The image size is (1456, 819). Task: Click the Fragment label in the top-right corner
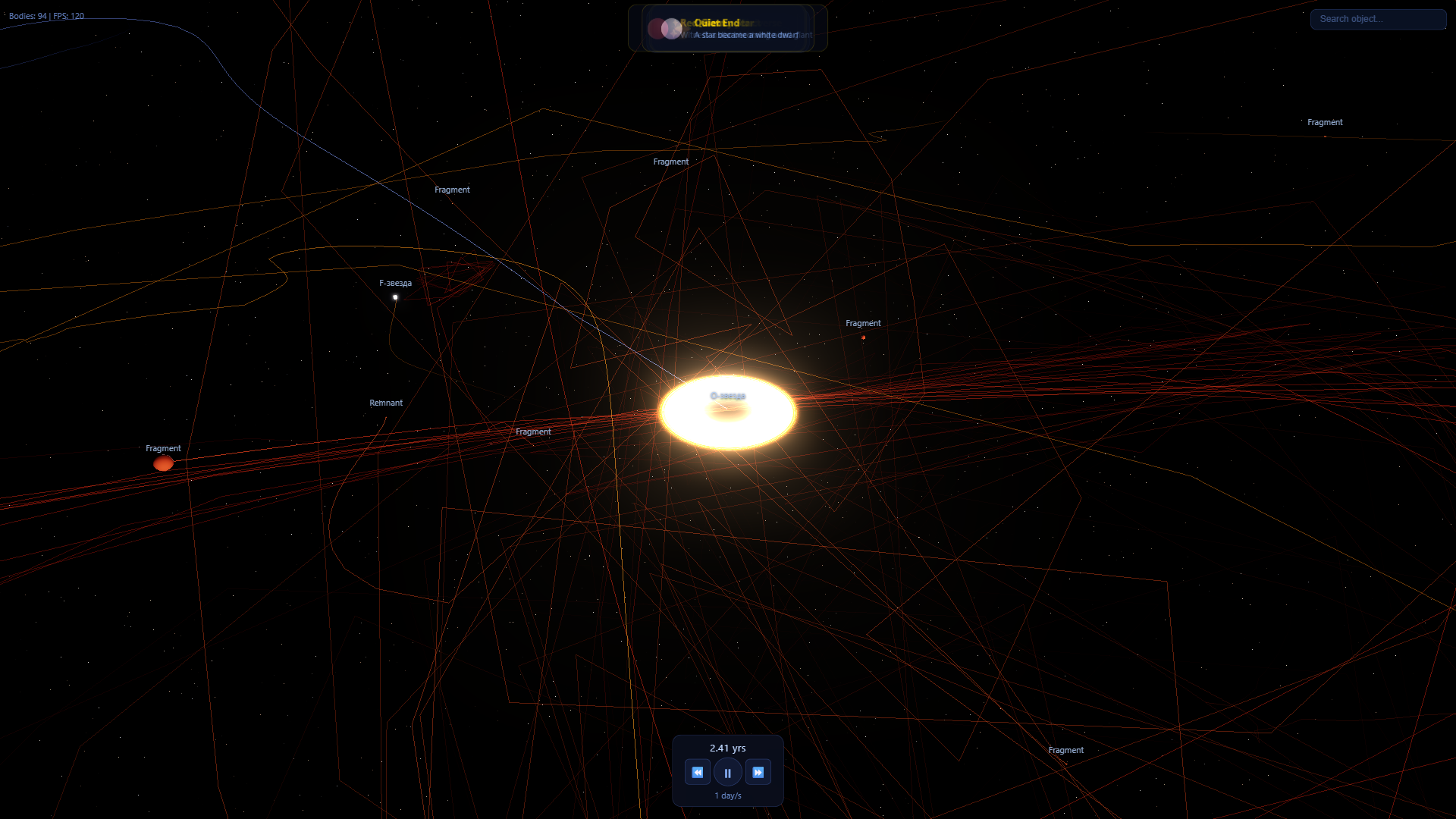pos(1325,122)
